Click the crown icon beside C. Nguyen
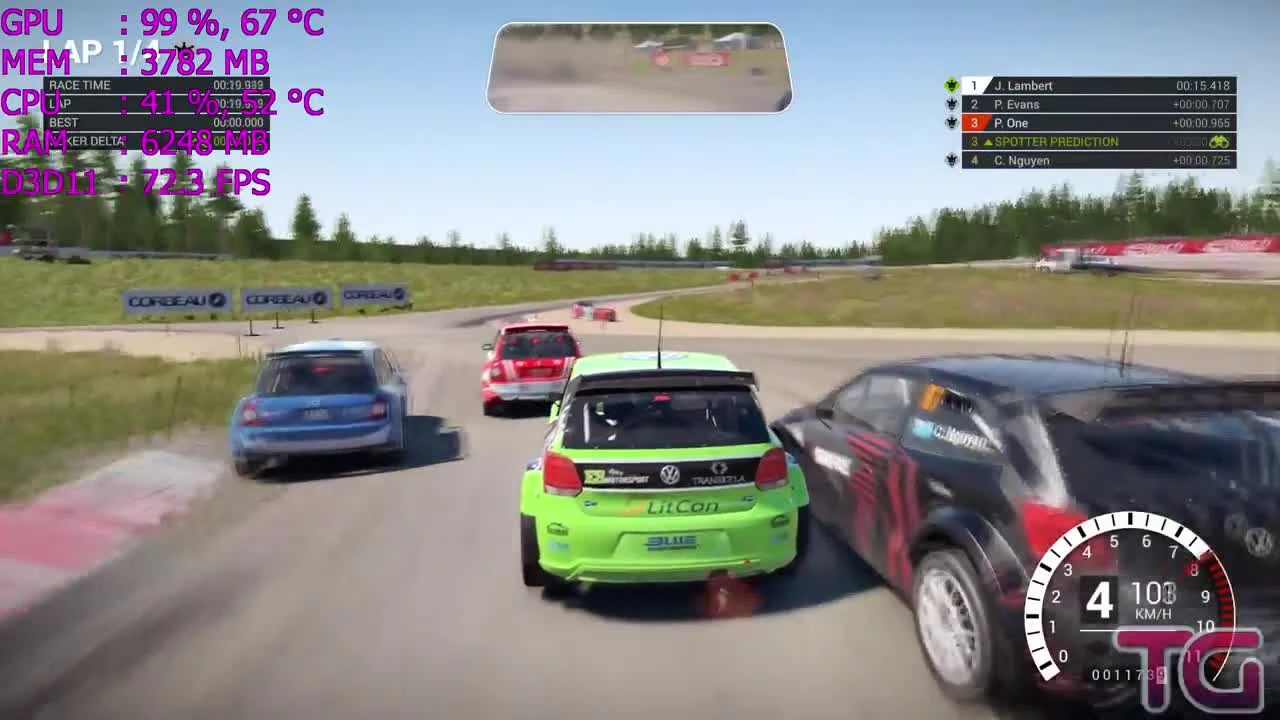Screen dimensions: 1280x720 coord(951,160)
